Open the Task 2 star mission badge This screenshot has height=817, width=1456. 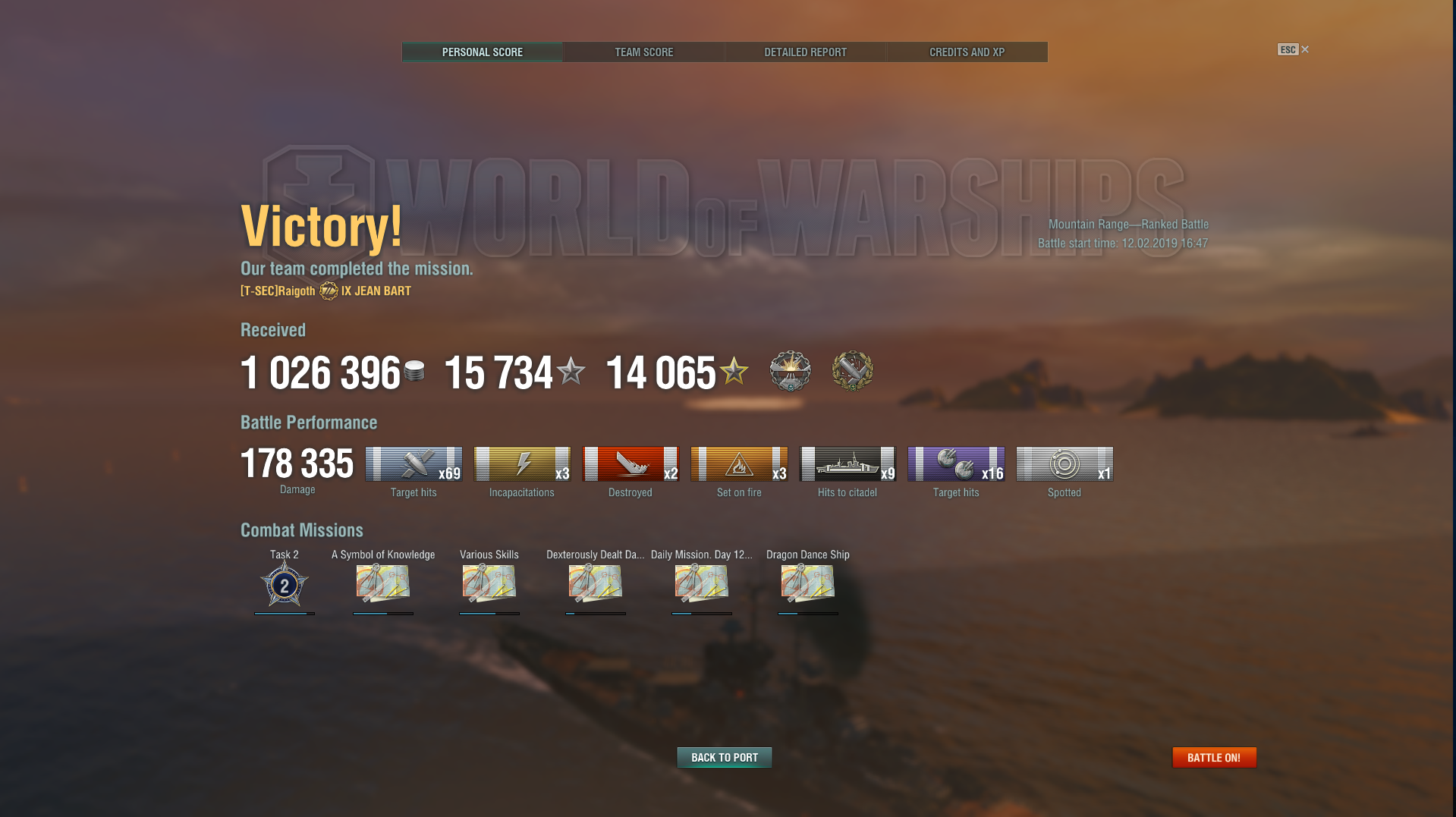click(x=285, y=585)
